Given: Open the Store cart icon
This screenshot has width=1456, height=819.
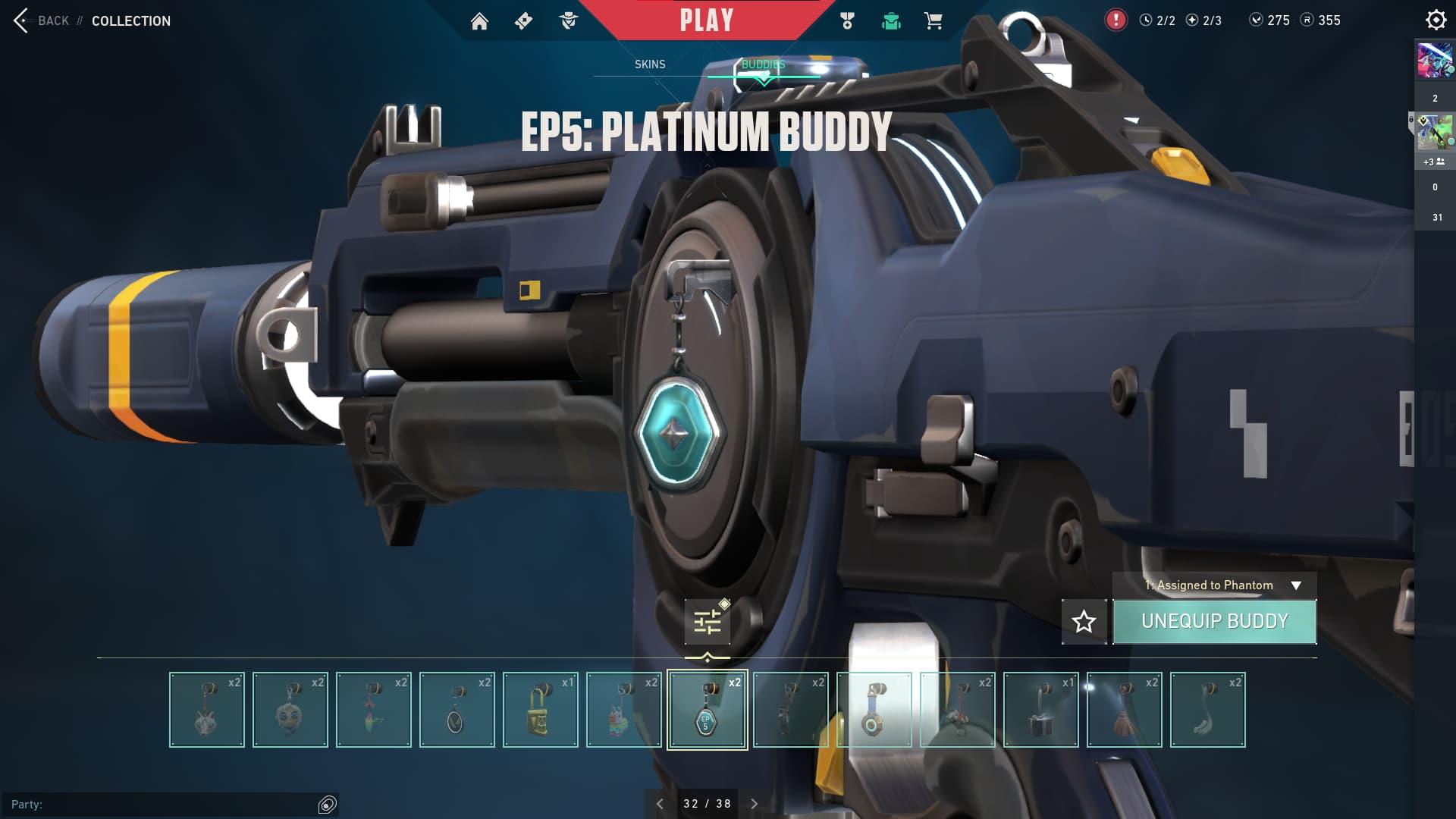Looking at the screenshot, I should (x=934, y=20).
